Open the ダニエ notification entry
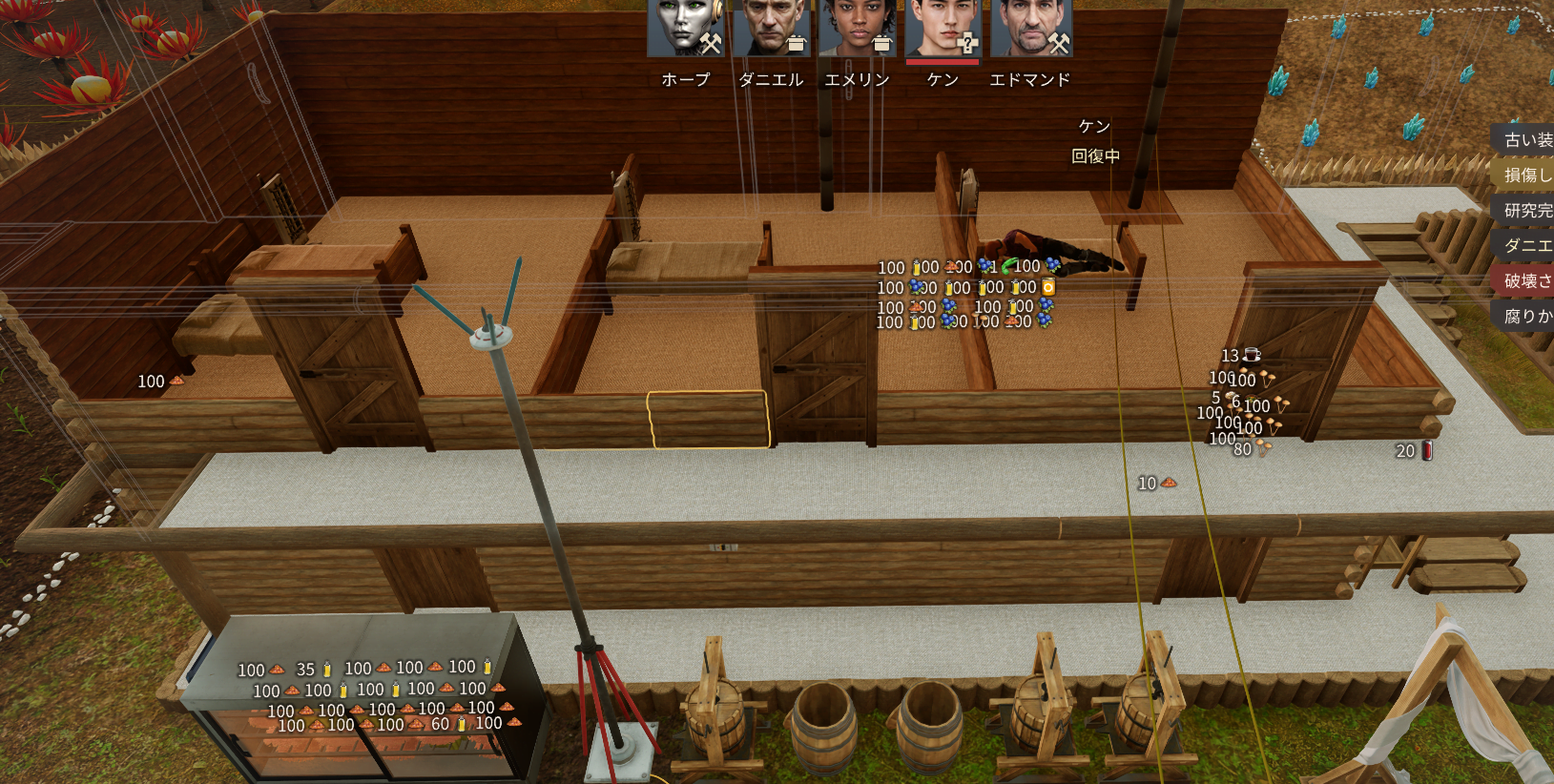The height and width of the screenshot is (784, 1554). click(x=1526, y=246)
